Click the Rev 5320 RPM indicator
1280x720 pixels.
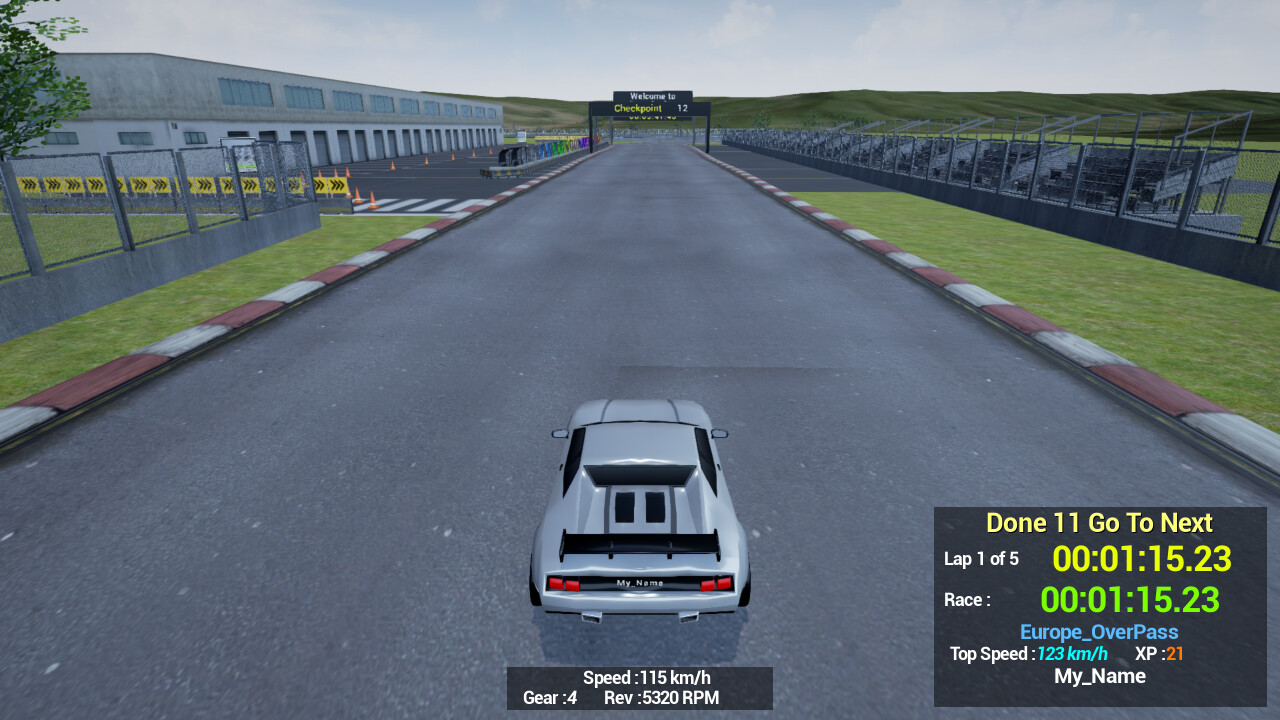click(x=663, y=698)
